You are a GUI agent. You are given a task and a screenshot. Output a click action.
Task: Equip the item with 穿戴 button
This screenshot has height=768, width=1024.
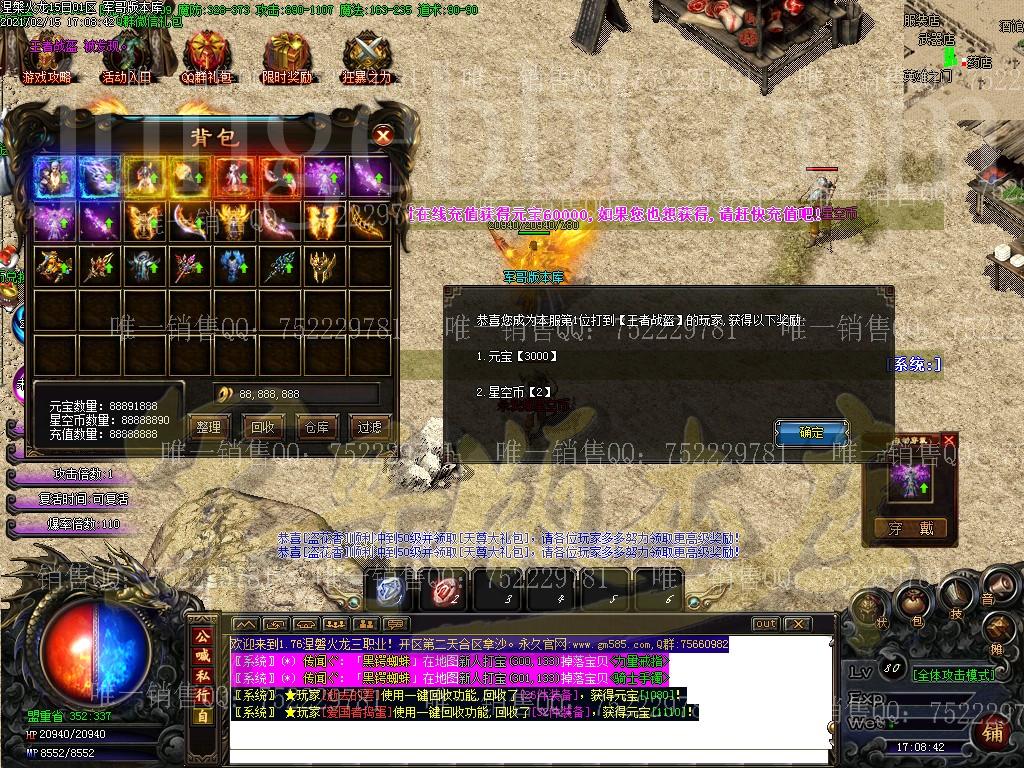909,528
